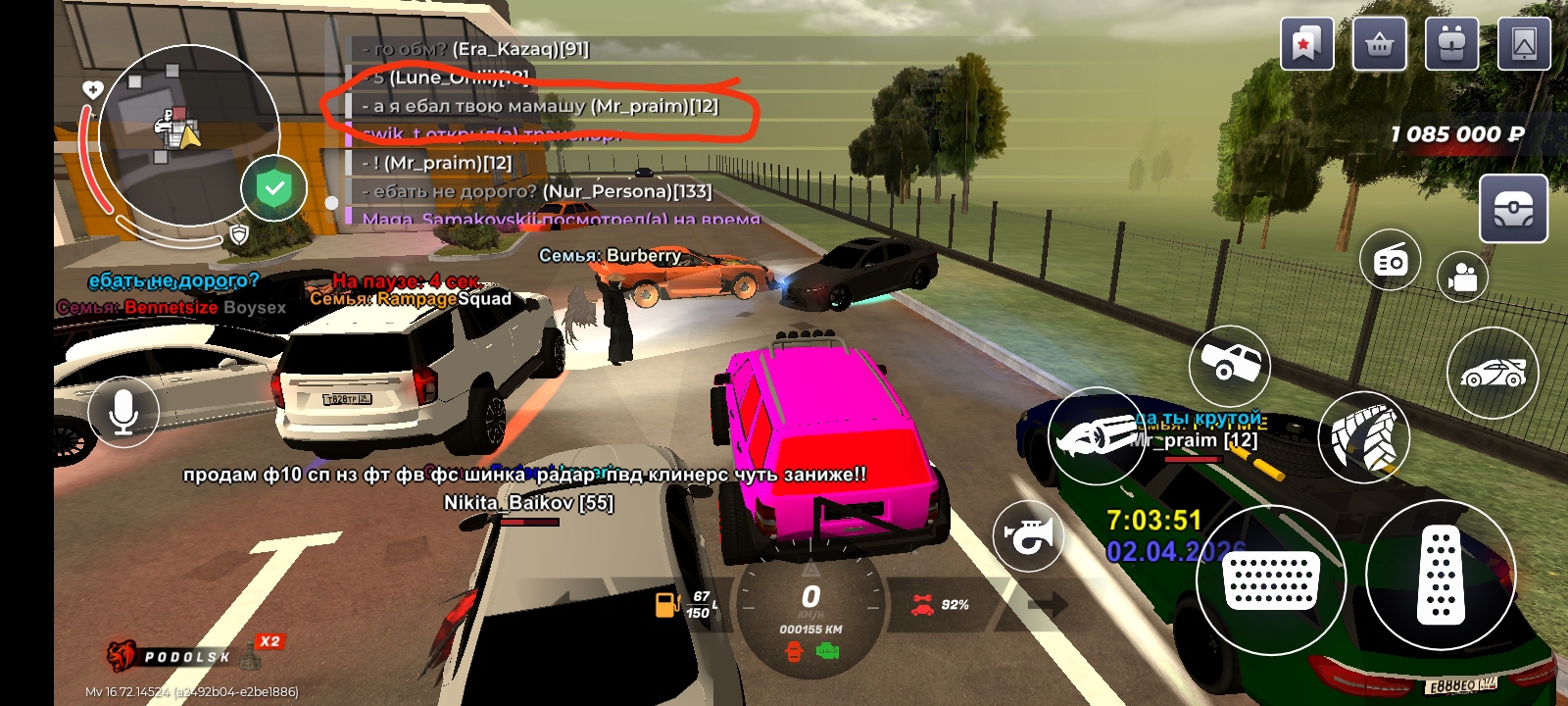Tap the sports car icon button
The height and width of the screenshot is (706, 1568).
(1493, 373)
